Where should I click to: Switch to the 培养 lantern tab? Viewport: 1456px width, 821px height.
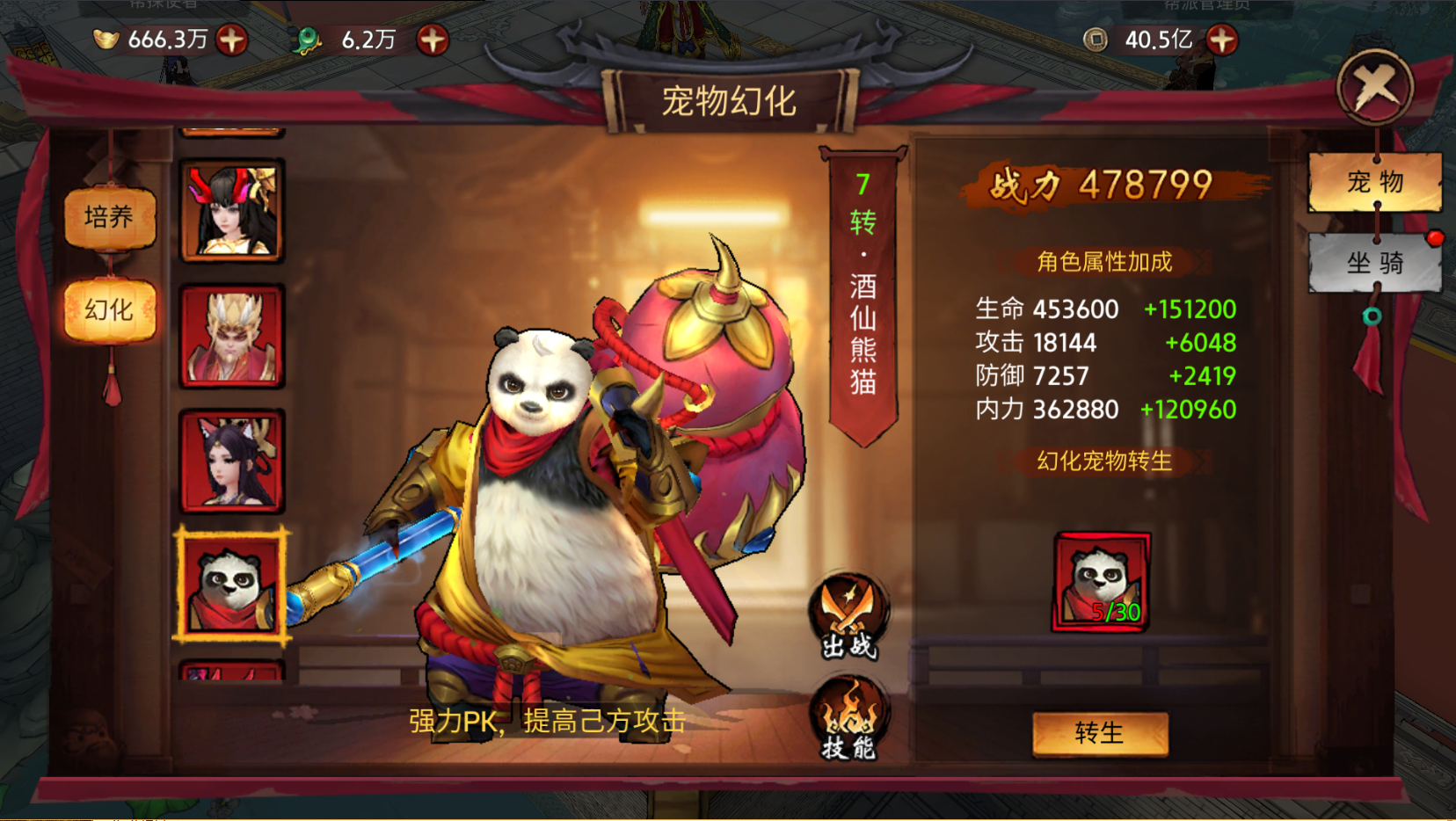pyautogui.click(x=109, y=217)
